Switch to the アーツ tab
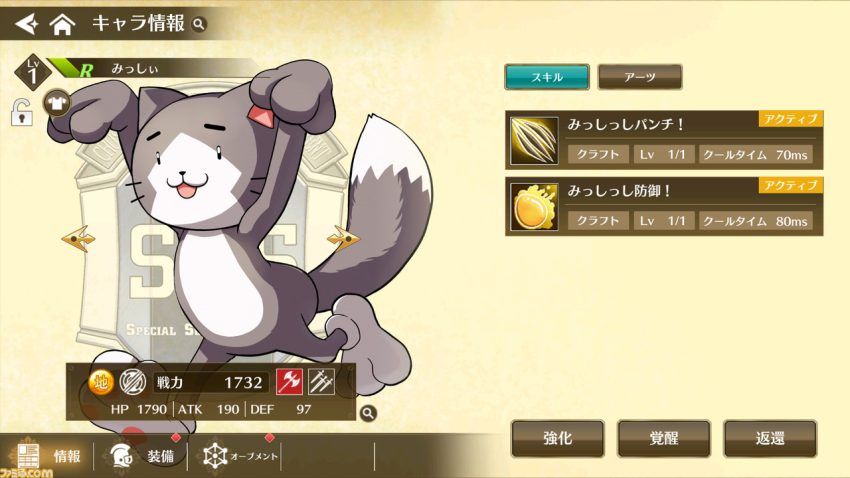 pos(639,77)
